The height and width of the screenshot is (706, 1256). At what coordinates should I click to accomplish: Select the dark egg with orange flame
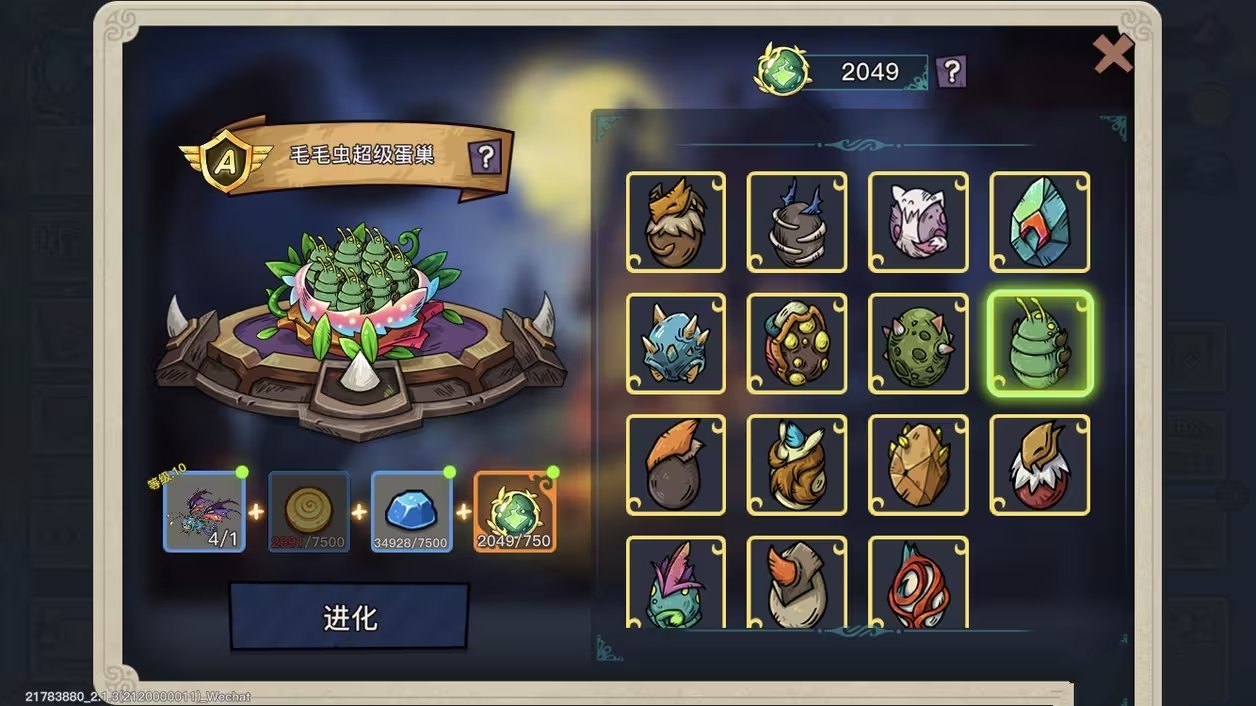coord(676,465)
